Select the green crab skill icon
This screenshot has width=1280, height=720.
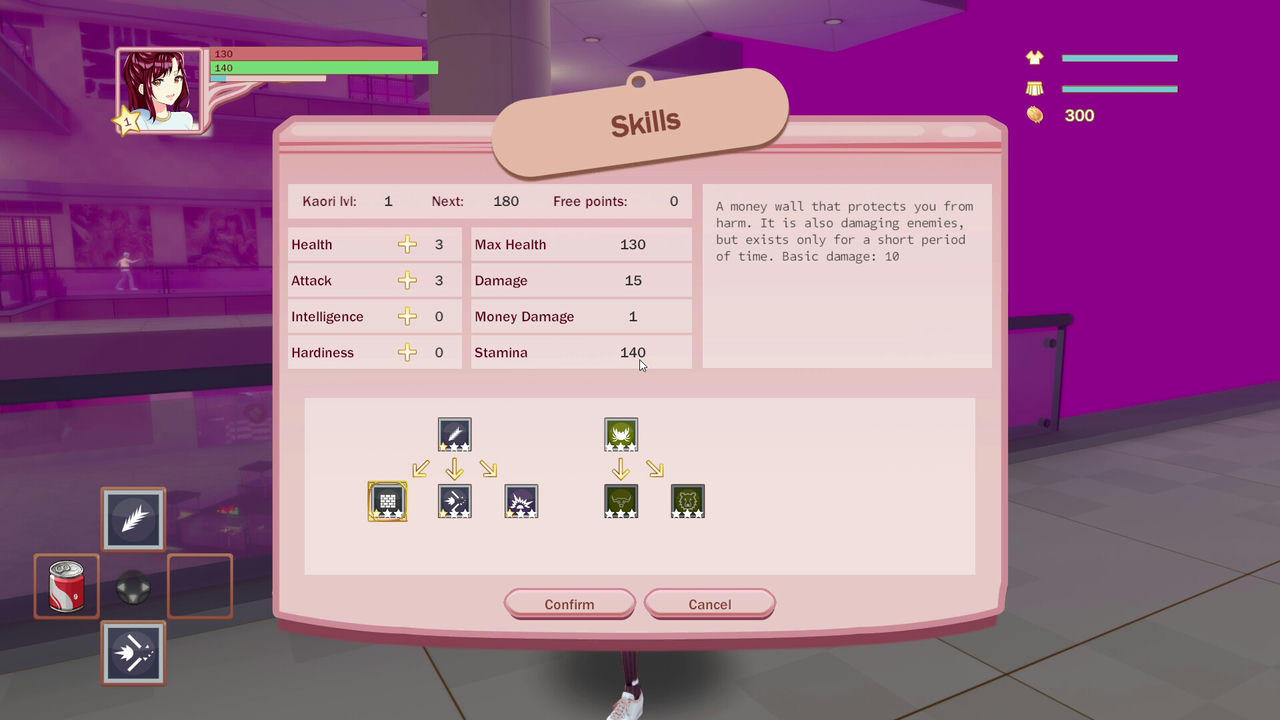[621, 434]
